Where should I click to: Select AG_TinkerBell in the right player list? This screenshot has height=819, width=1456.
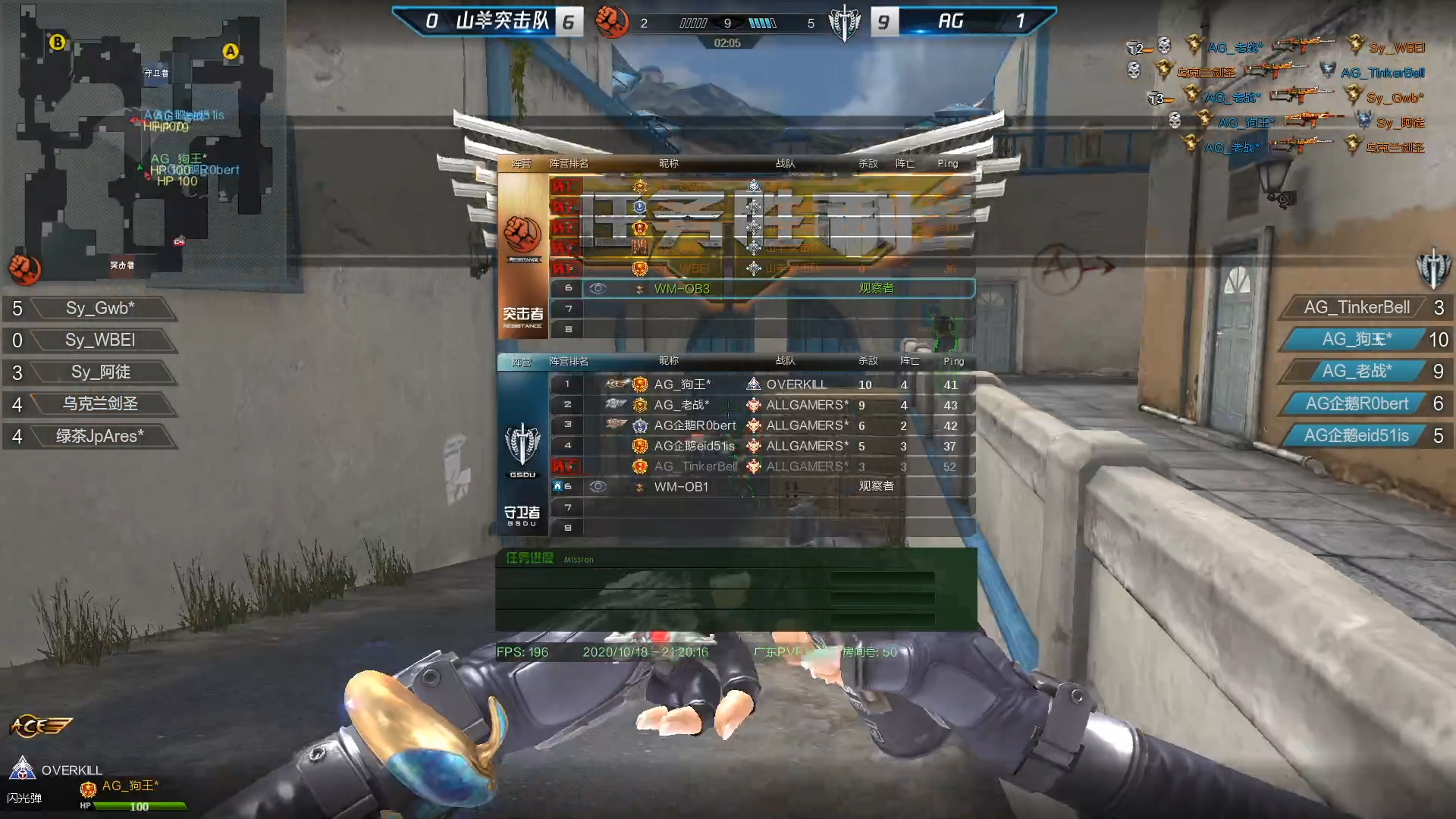pos(1356,308)
